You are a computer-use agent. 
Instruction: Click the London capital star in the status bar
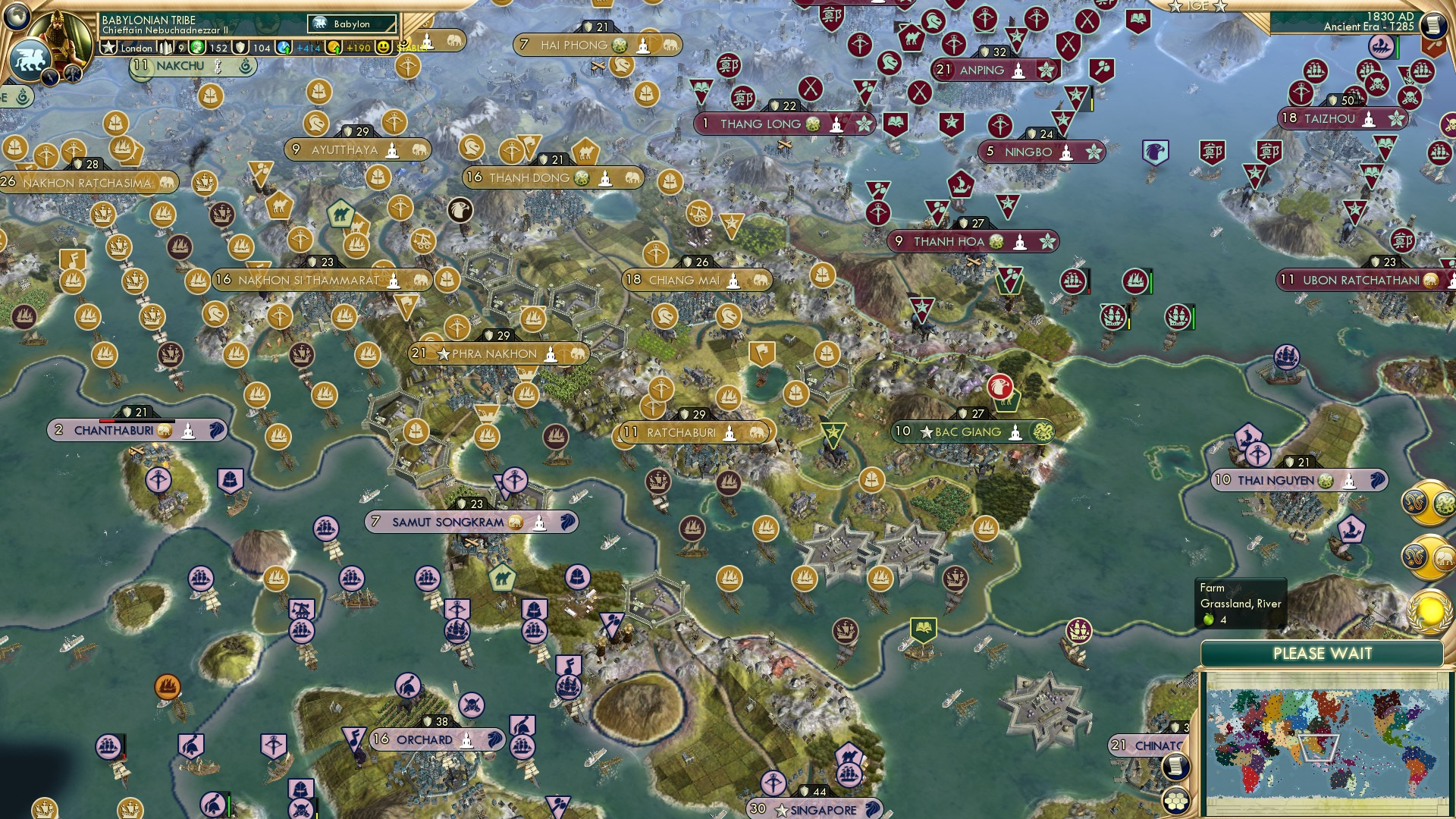(108, 47)
